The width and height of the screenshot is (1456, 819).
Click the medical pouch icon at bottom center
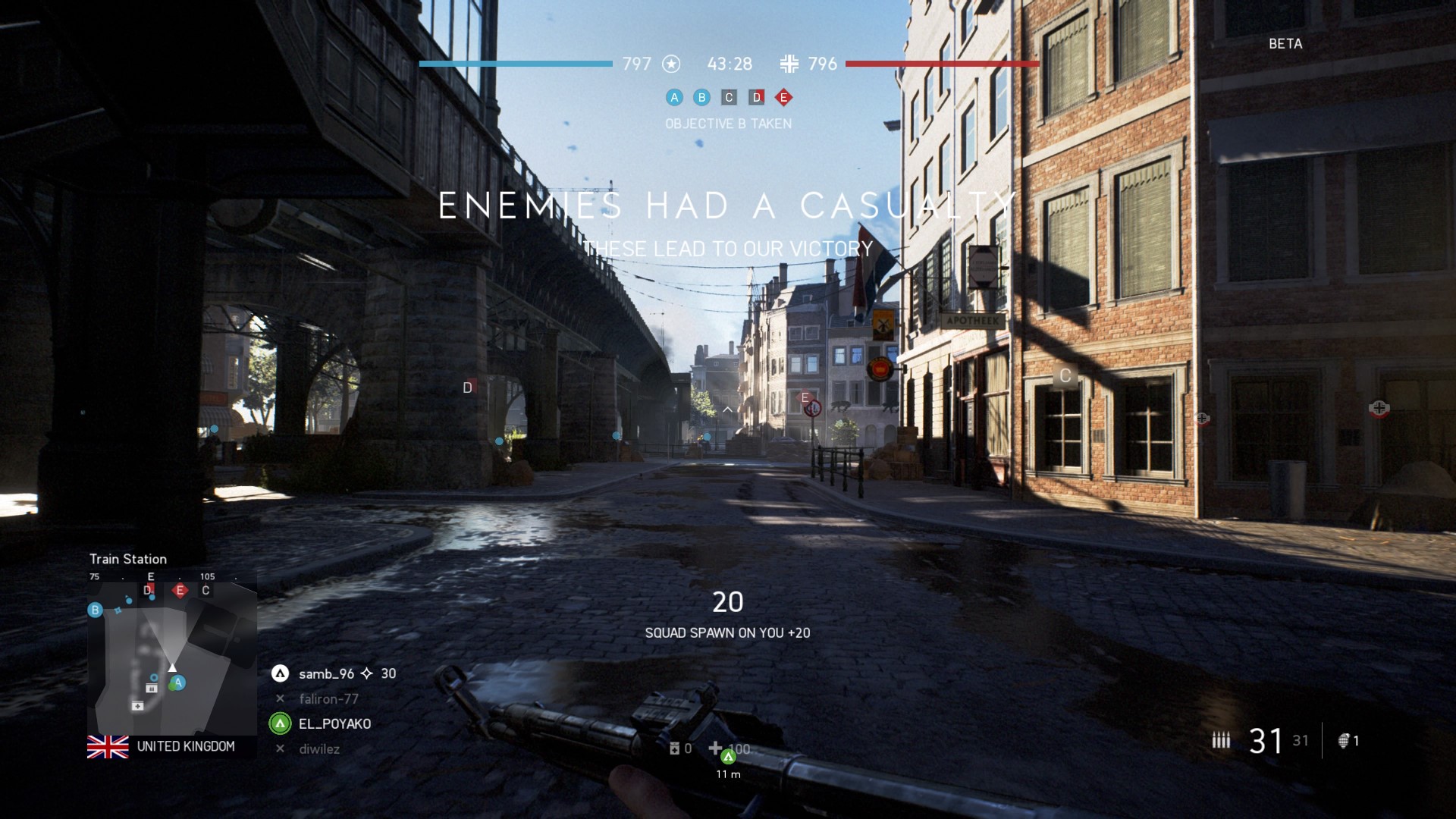point(674,749)
